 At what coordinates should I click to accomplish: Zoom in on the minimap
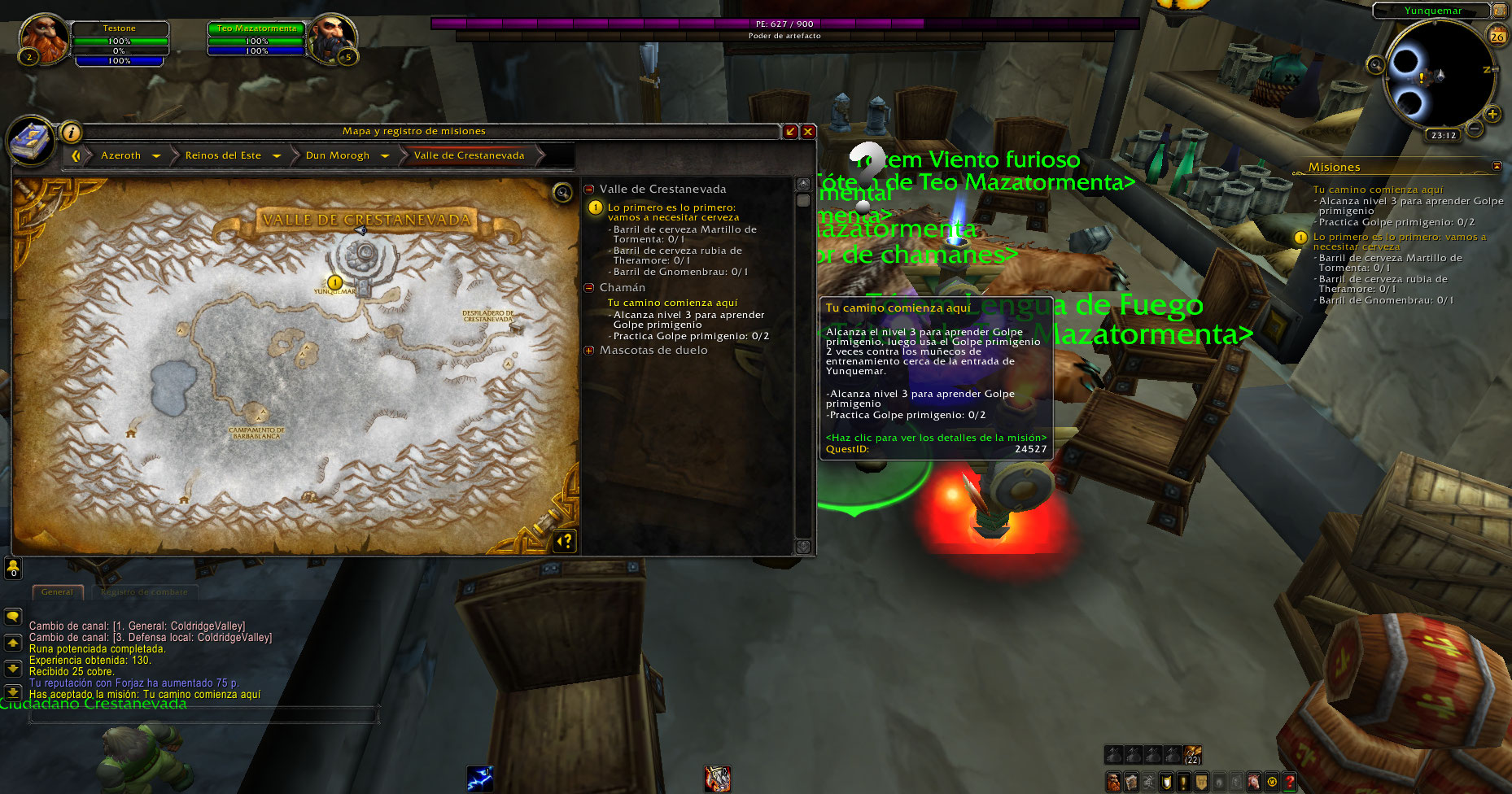pyautogui.click(x=1492, y=115)
